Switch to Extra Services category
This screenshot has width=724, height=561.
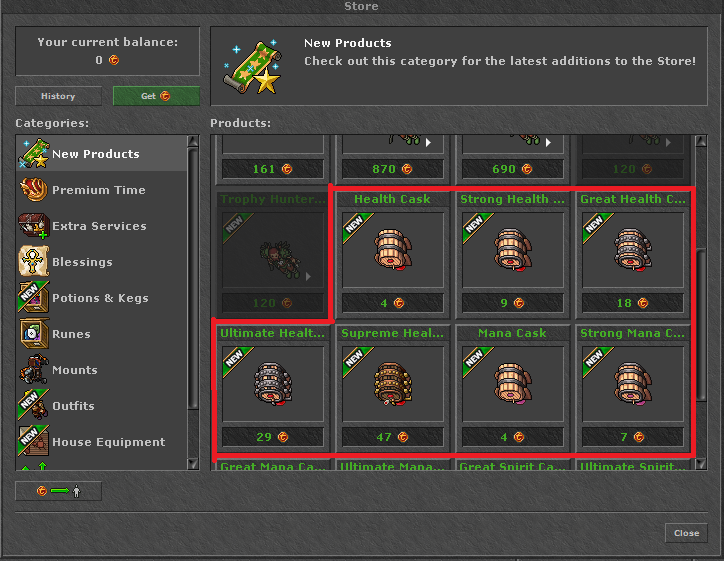[100, 226]
